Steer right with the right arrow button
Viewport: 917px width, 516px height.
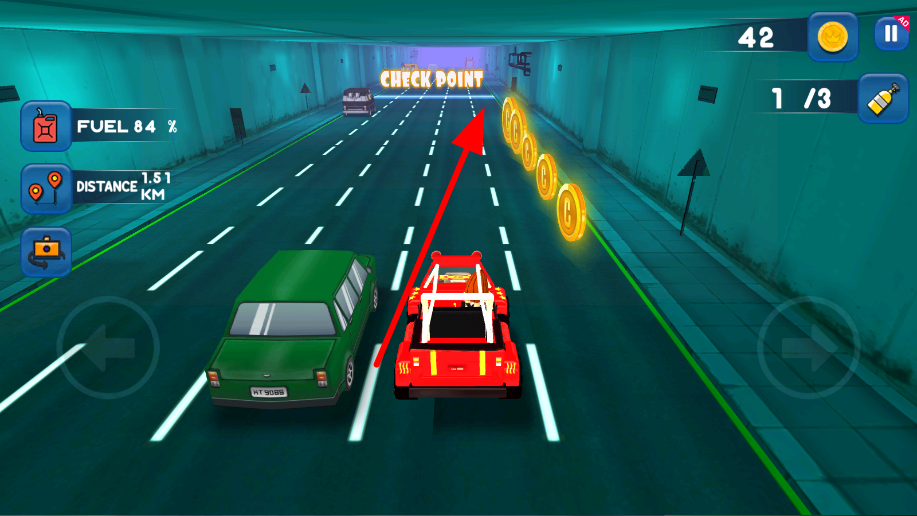(x=808, y=348)
